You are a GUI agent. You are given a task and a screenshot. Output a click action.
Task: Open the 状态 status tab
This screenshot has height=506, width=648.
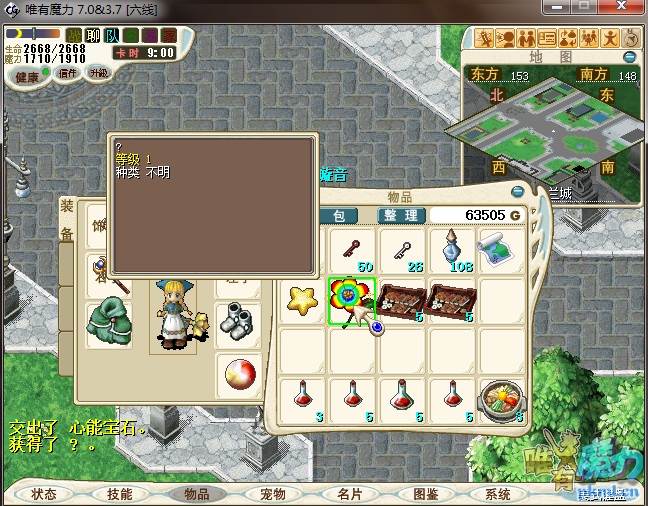(x=44, y=494)
